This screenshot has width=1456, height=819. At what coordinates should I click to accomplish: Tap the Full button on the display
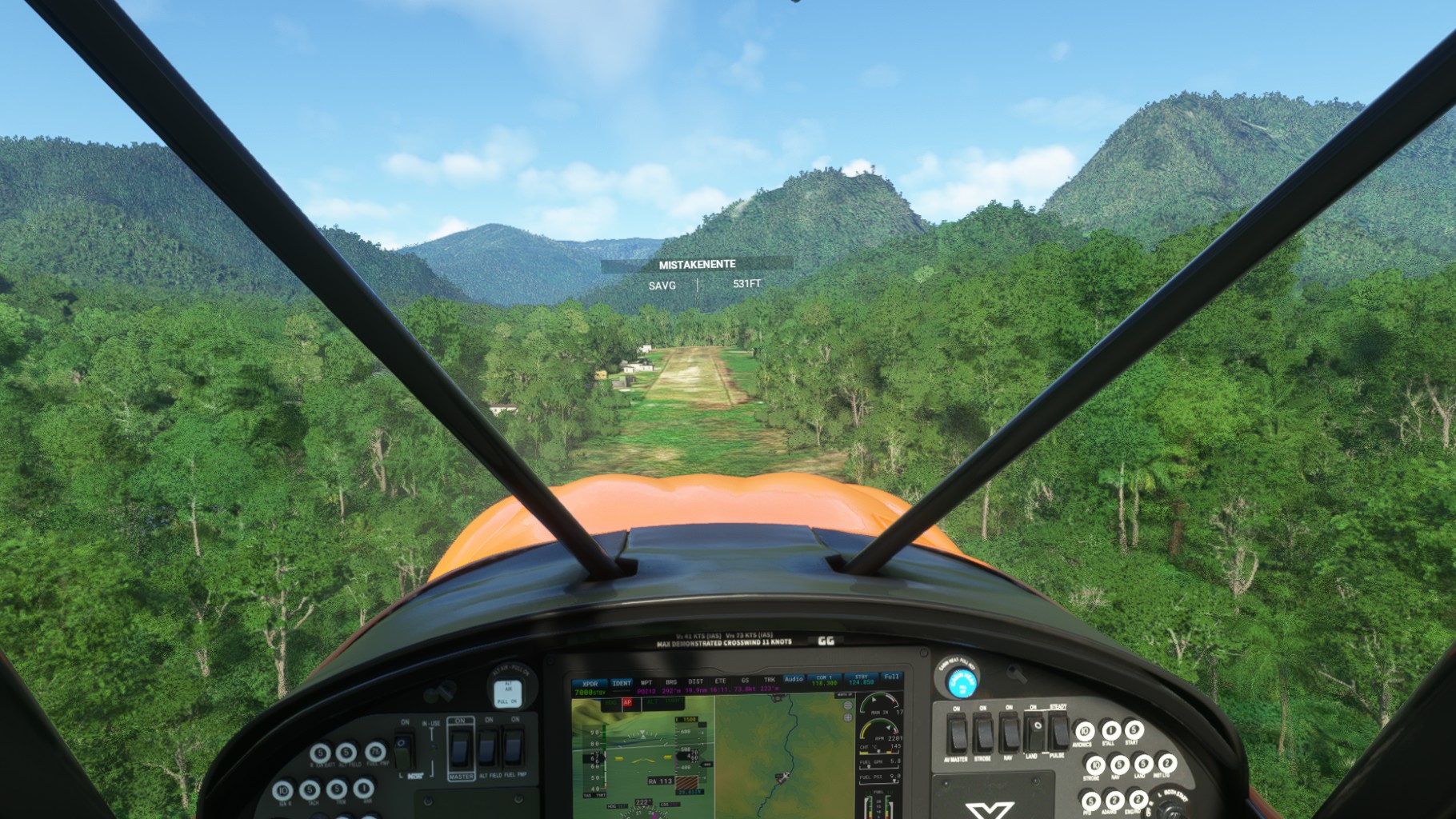tap(891, 677)
